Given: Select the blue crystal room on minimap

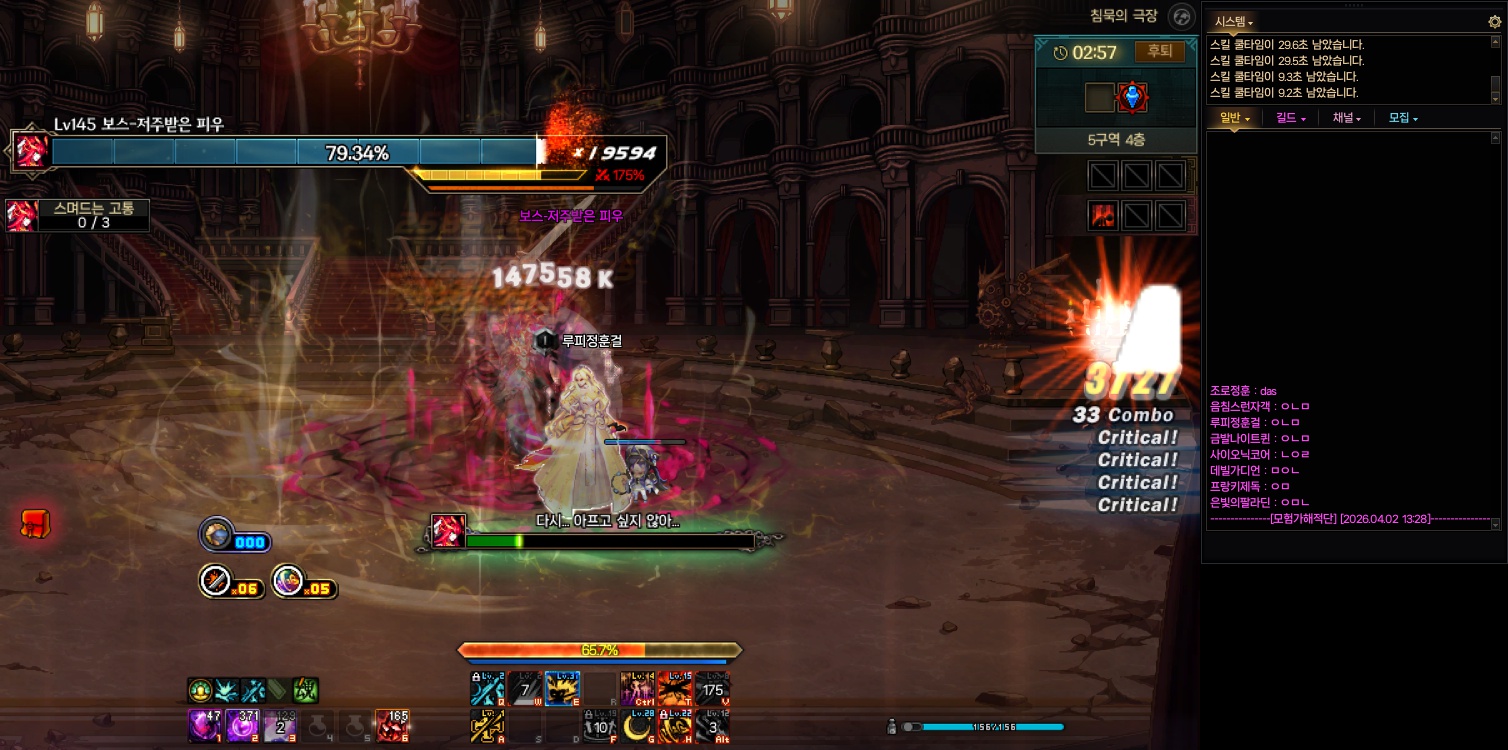Looking at the screenshot, I should point(1133,97).
